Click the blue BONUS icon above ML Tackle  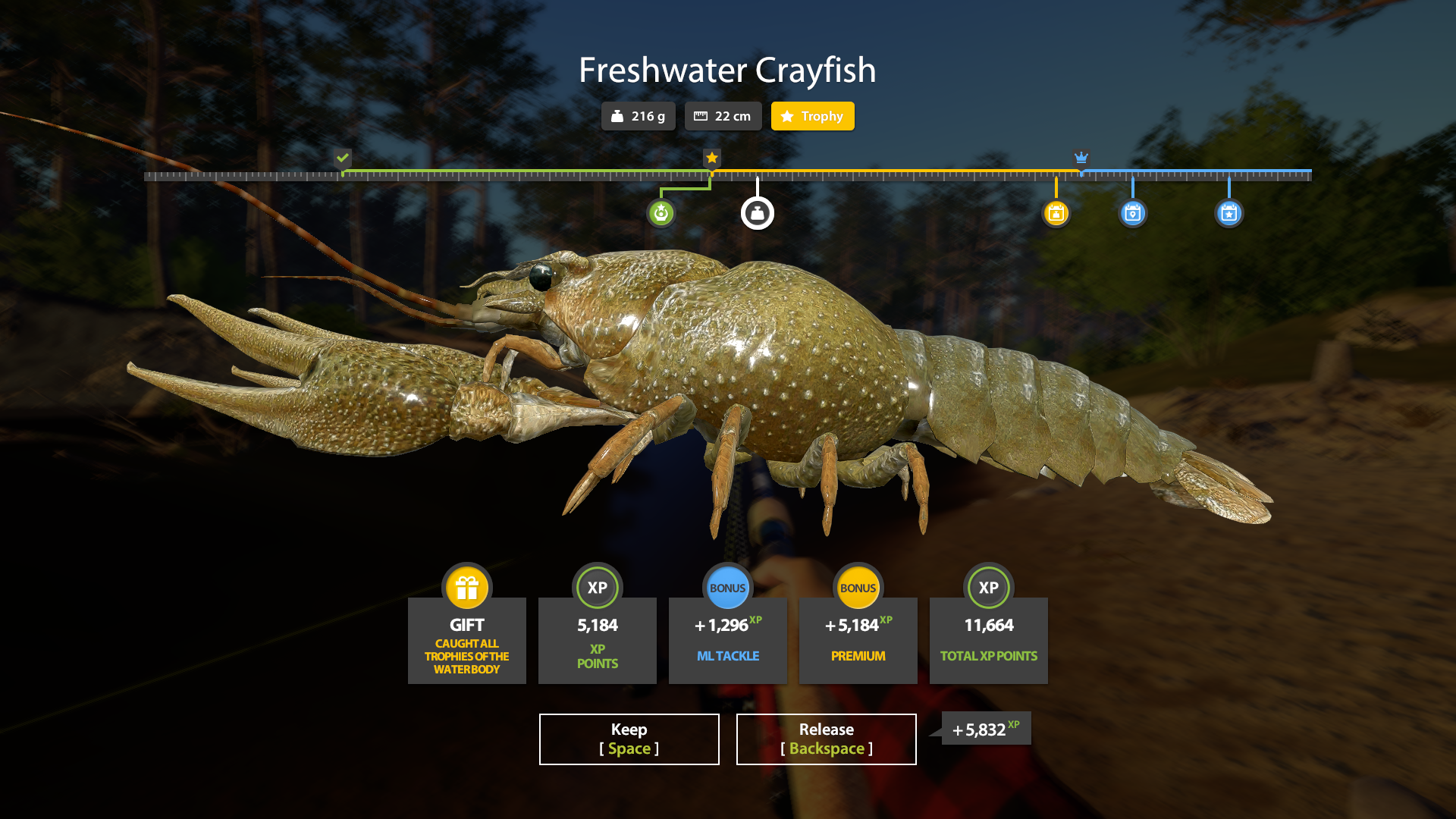(x=728, y=587)
